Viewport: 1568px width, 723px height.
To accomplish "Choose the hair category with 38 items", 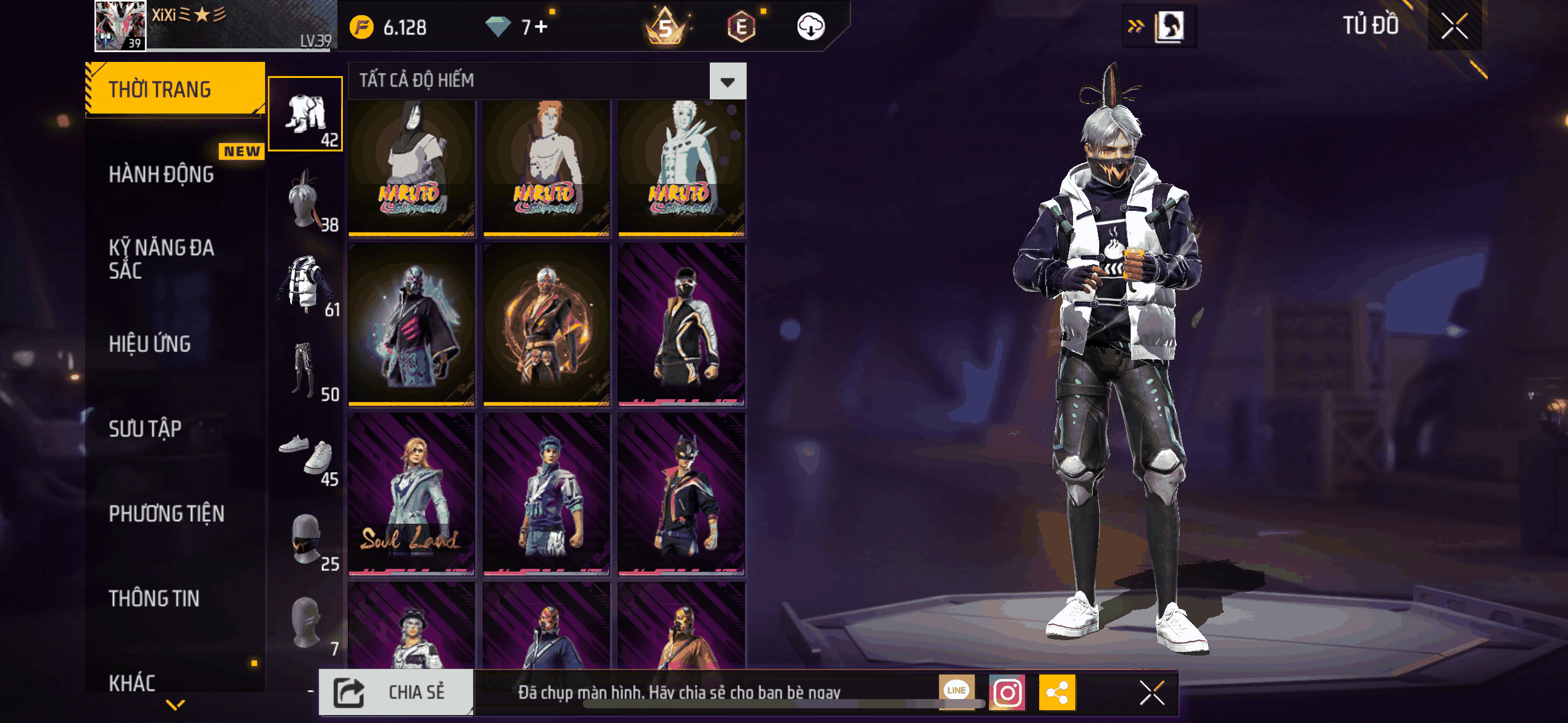I will (x=306, y=199).
